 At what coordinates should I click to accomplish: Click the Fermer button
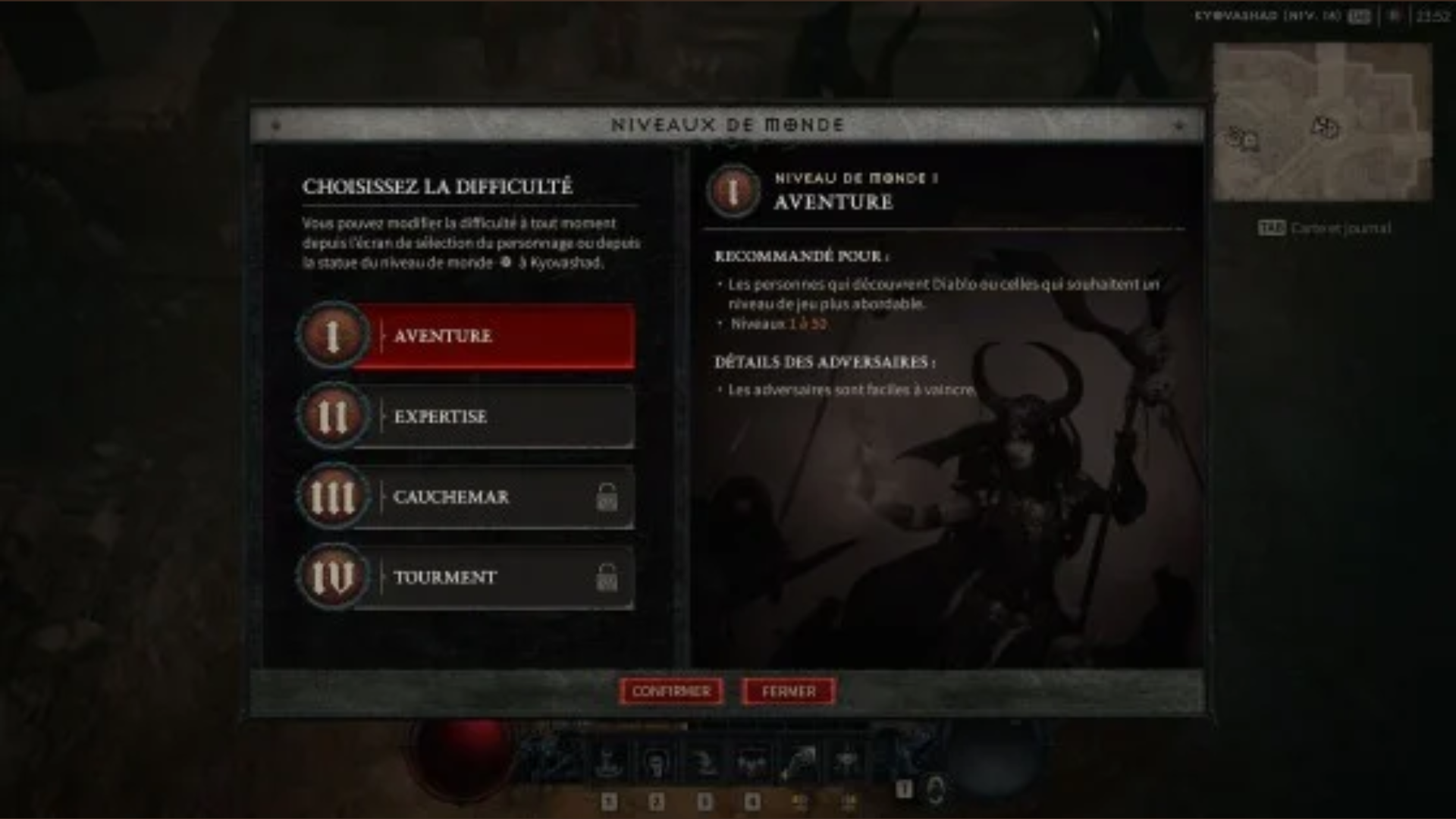788,691
